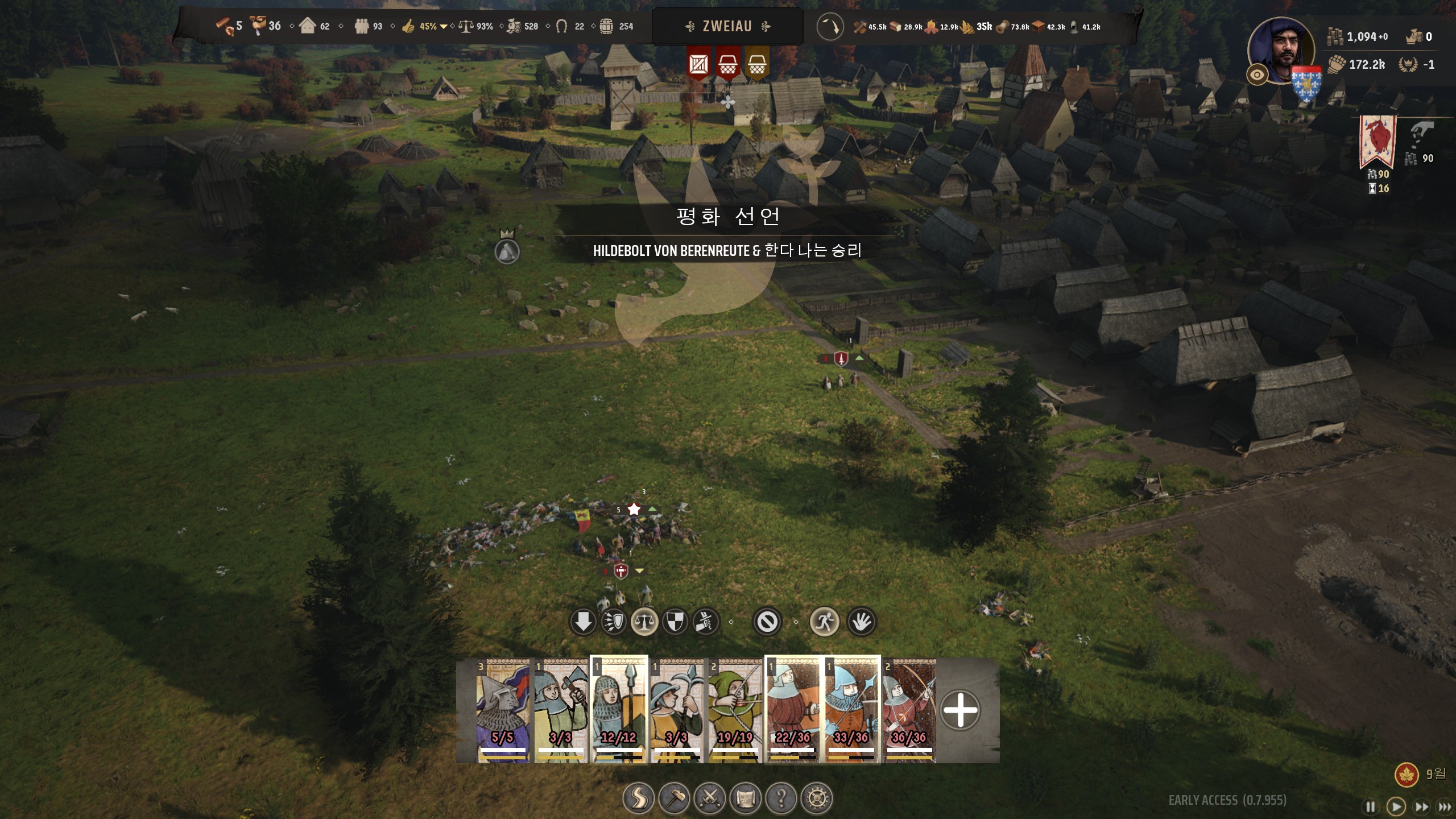Click the open hand hold command
The height and width of the screenshot is (819, 1456).
861,622
